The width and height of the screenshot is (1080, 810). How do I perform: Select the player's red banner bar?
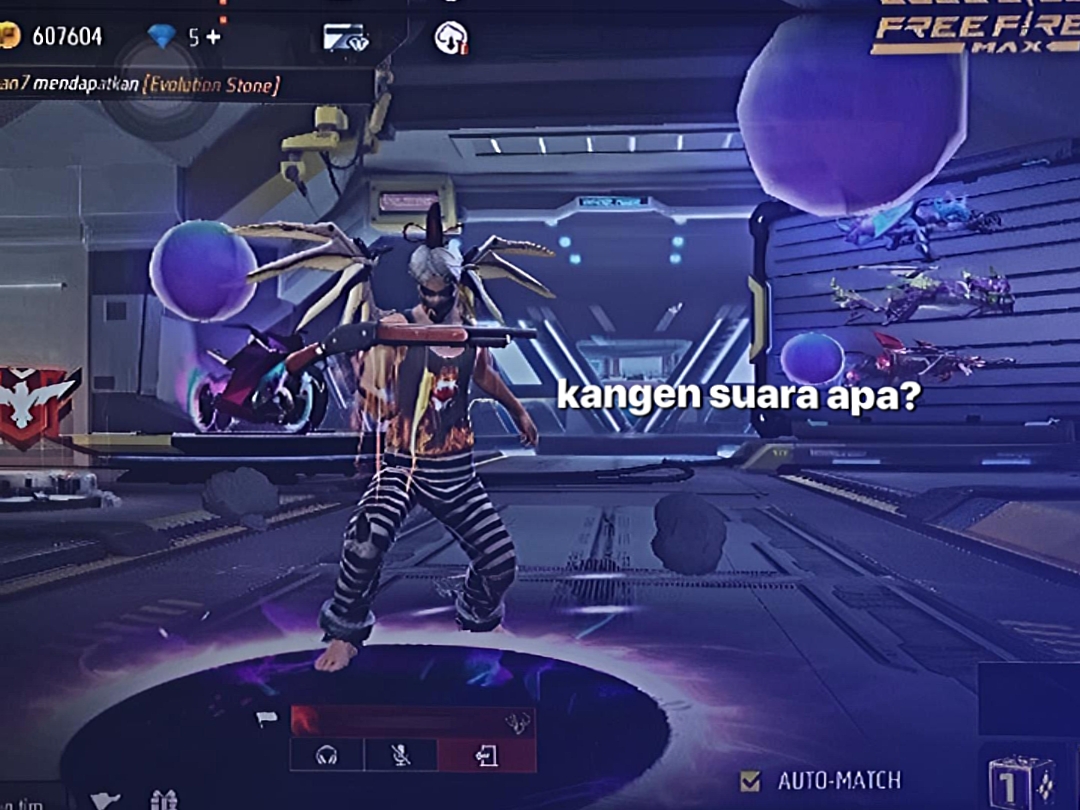pyautogui.click(x=412, y=721)
